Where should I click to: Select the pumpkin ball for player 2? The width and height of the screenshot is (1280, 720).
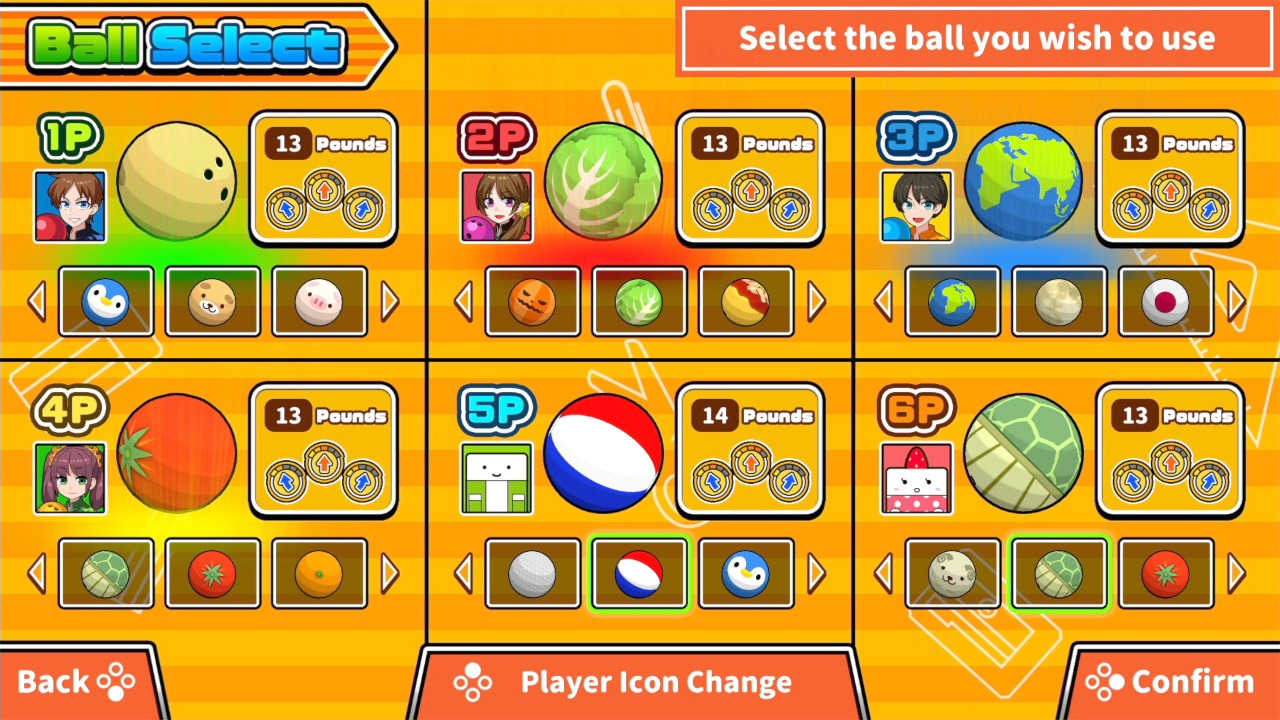(533, 301)
